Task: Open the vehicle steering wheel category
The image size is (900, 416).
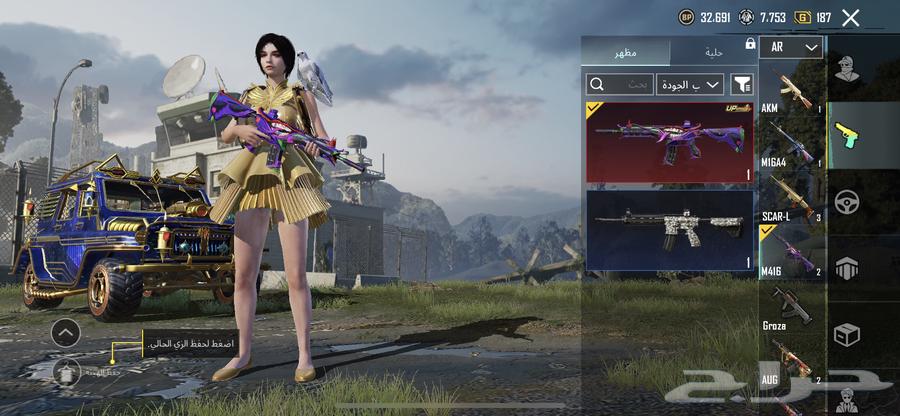Action: click(x=848, y=201)
